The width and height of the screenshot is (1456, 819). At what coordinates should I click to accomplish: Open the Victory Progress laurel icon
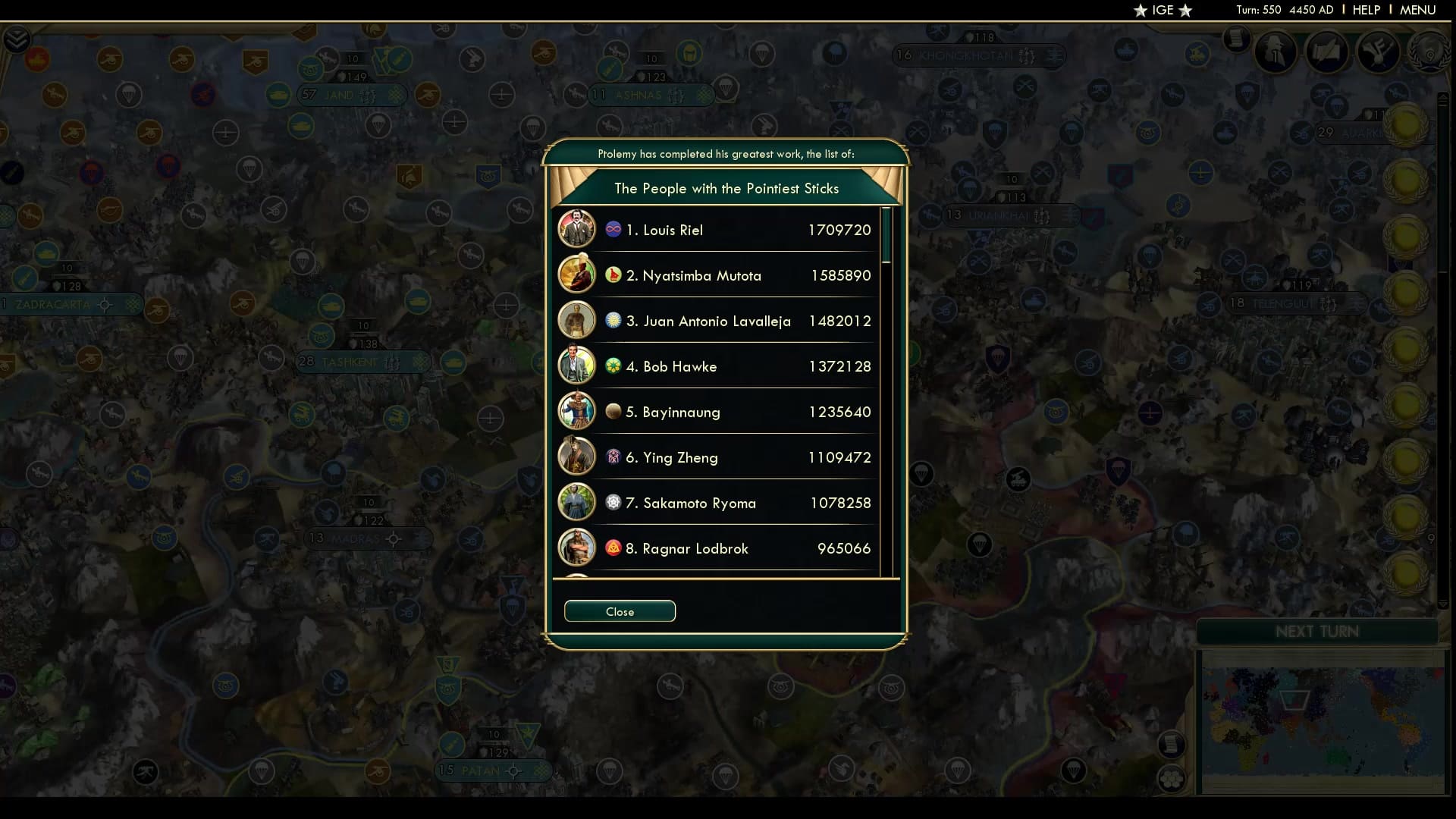(x=1429, y=53)
